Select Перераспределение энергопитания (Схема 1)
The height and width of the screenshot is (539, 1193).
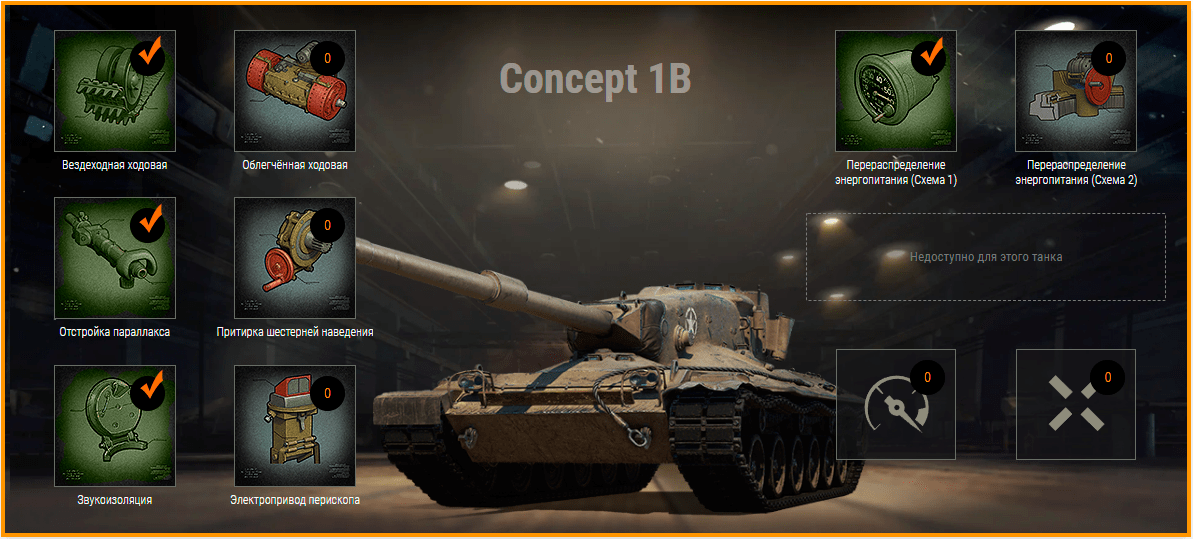tap(896, 91)
